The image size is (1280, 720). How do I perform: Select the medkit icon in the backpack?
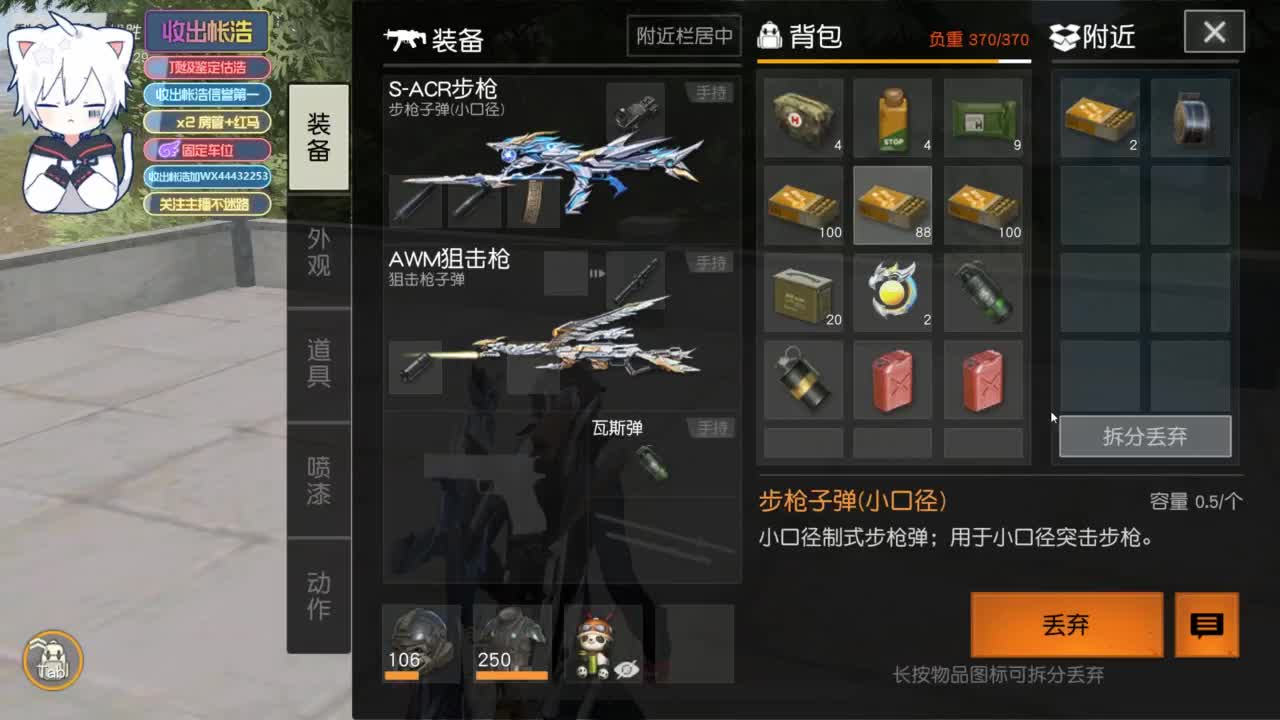click(804, 115)
